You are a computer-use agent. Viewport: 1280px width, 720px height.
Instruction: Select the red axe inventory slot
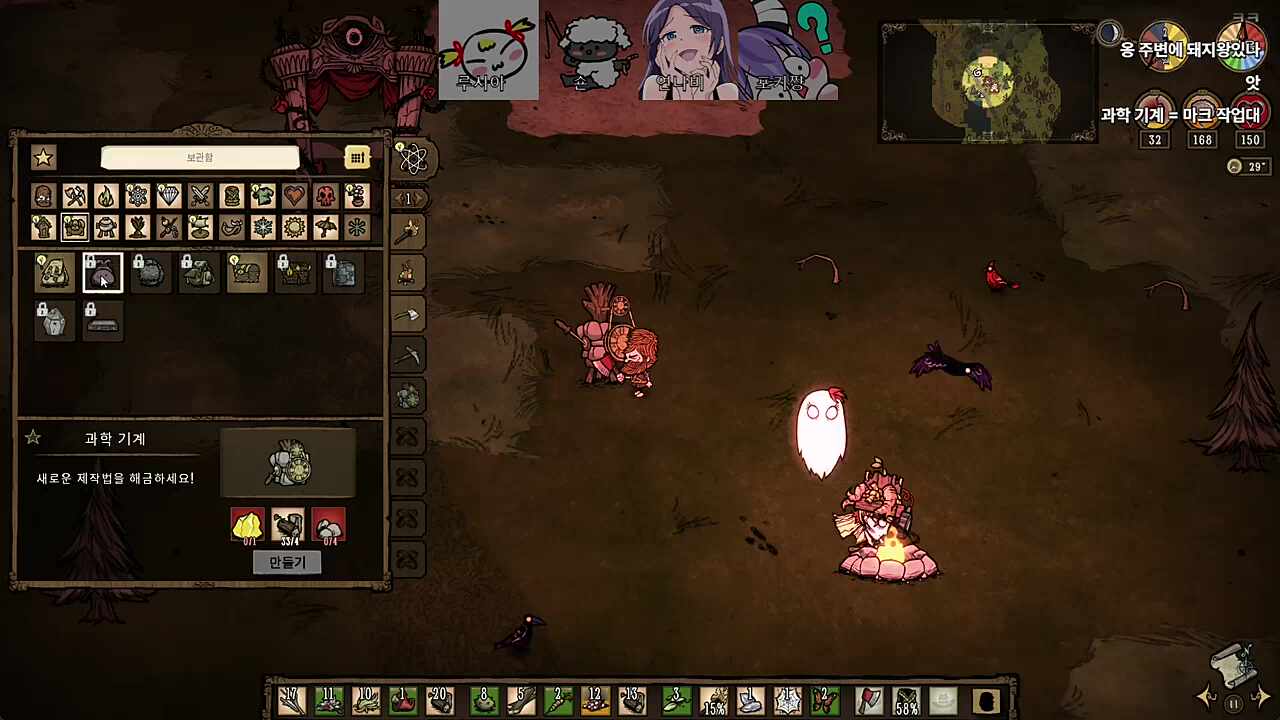pos(869,701)
